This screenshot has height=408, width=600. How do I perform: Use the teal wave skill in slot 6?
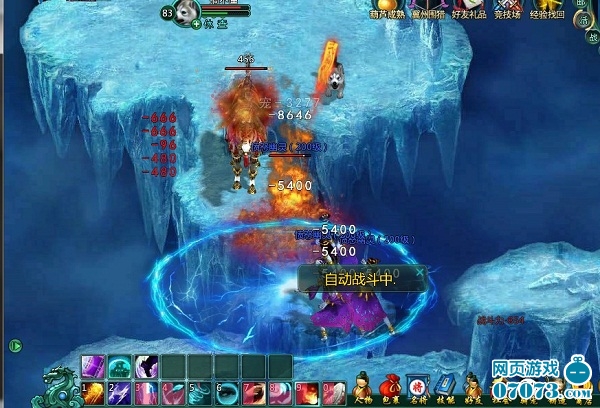[x=227, y=394]
